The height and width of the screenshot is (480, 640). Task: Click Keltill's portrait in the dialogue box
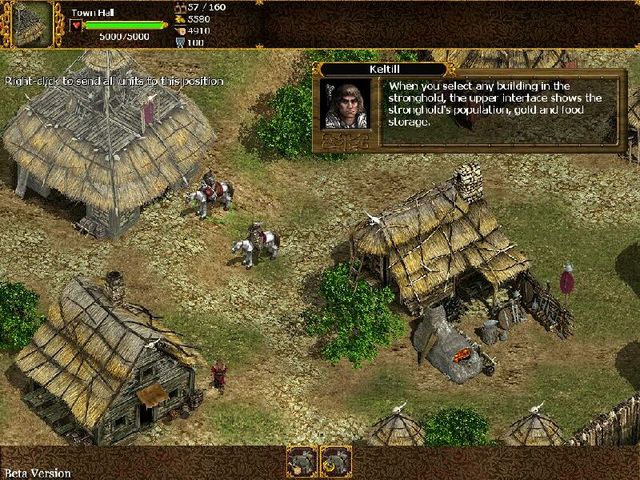point(345,104)
